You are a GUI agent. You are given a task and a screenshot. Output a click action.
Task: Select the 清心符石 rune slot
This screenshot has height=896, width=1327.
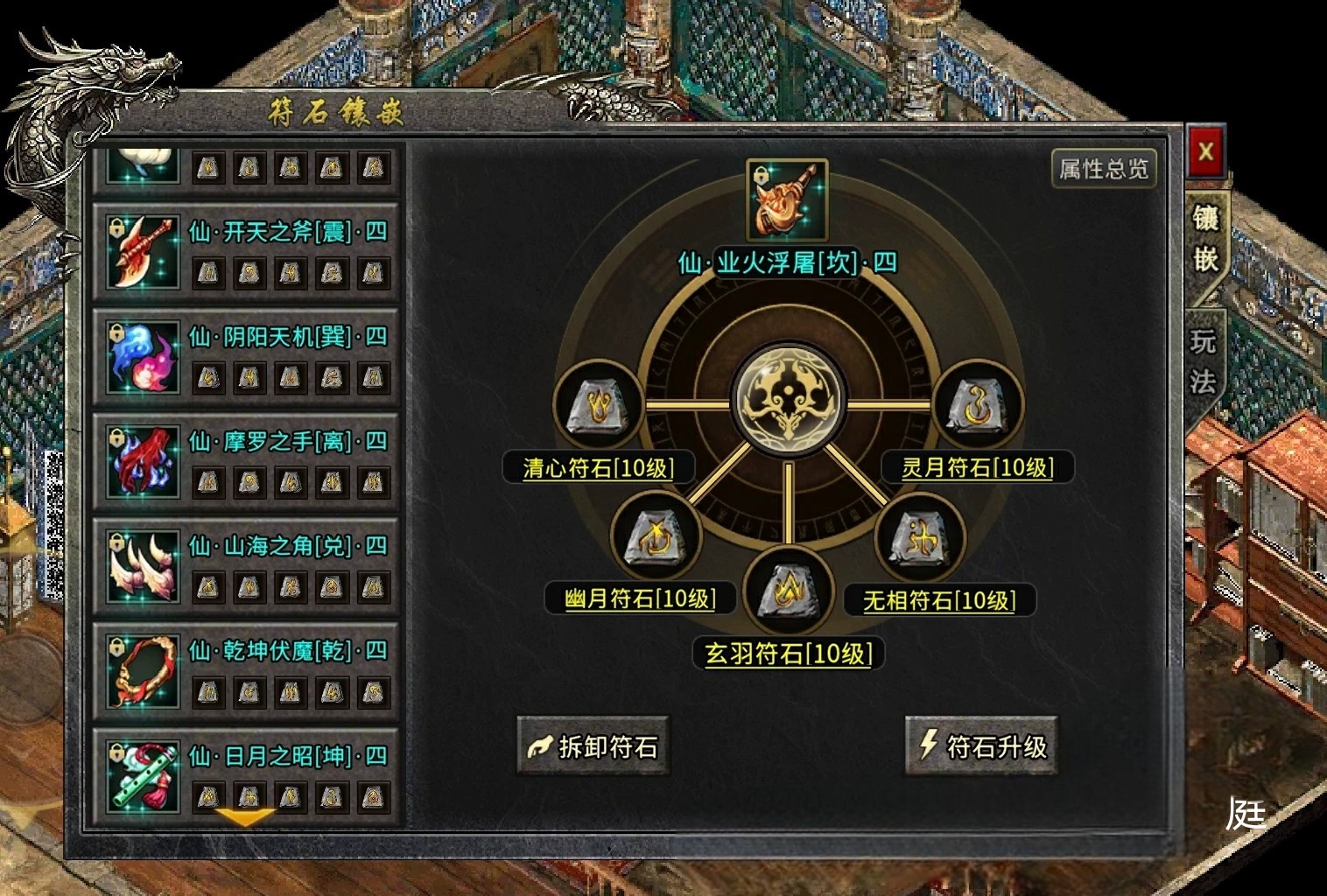click(x=598, y=406)
